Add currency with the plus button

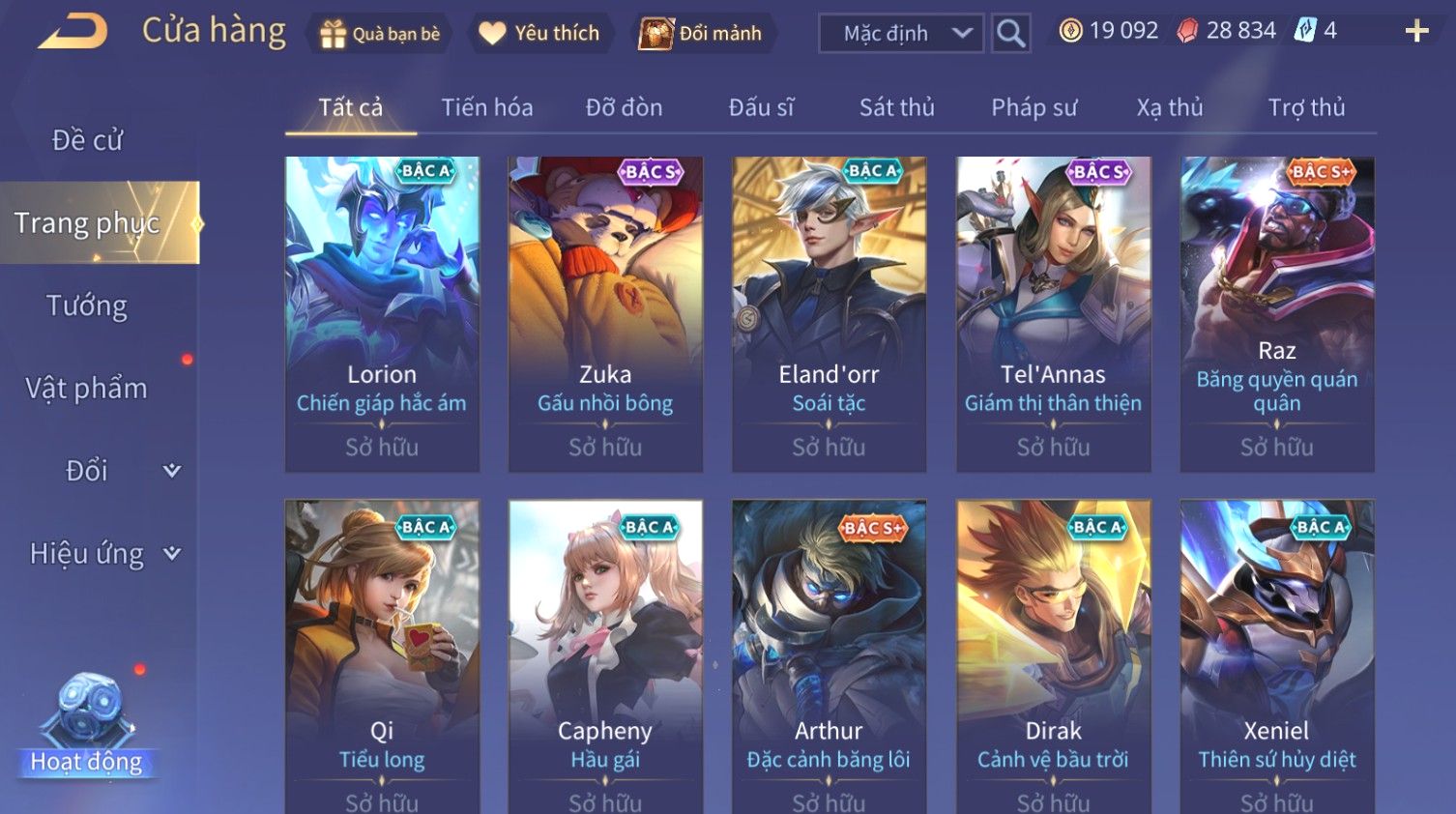1416,32
